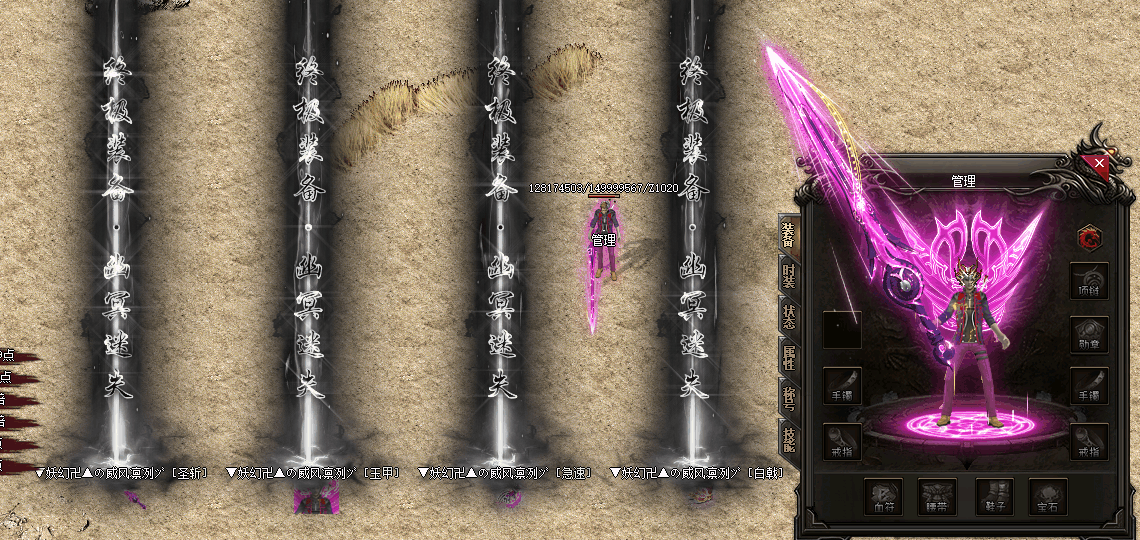Click the red dragon emblem icon
1140x540 pixels.
click(1089, 237)
